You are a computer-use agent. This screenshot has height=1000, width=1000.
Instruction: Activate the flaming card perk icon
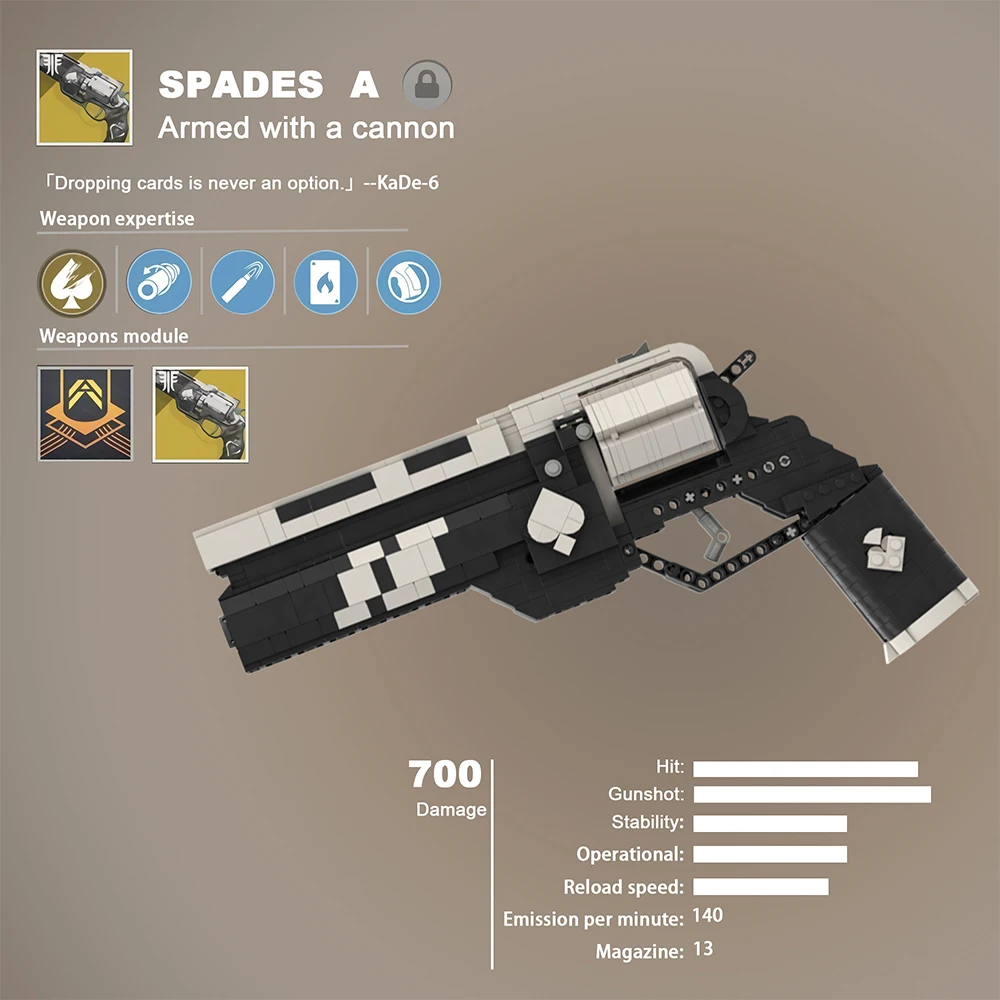pyautogui.click(x=325, y=282)
